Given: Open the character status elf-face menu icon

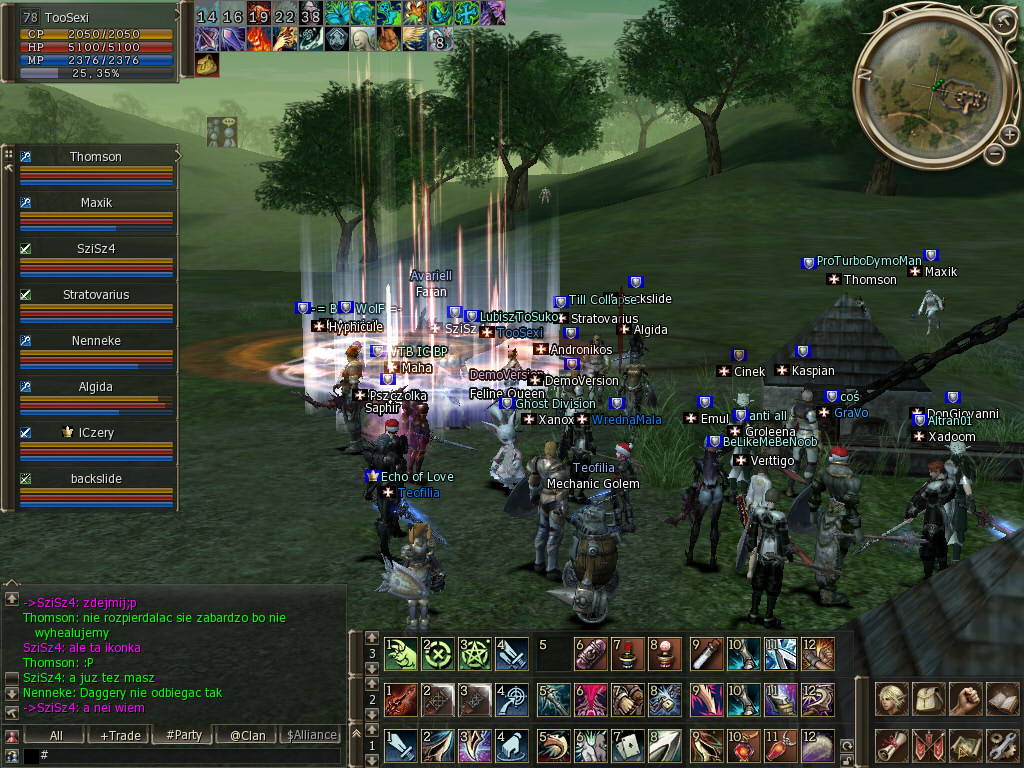Looking at the screenshot, I should pyautogui.click(x=890, y=699).
